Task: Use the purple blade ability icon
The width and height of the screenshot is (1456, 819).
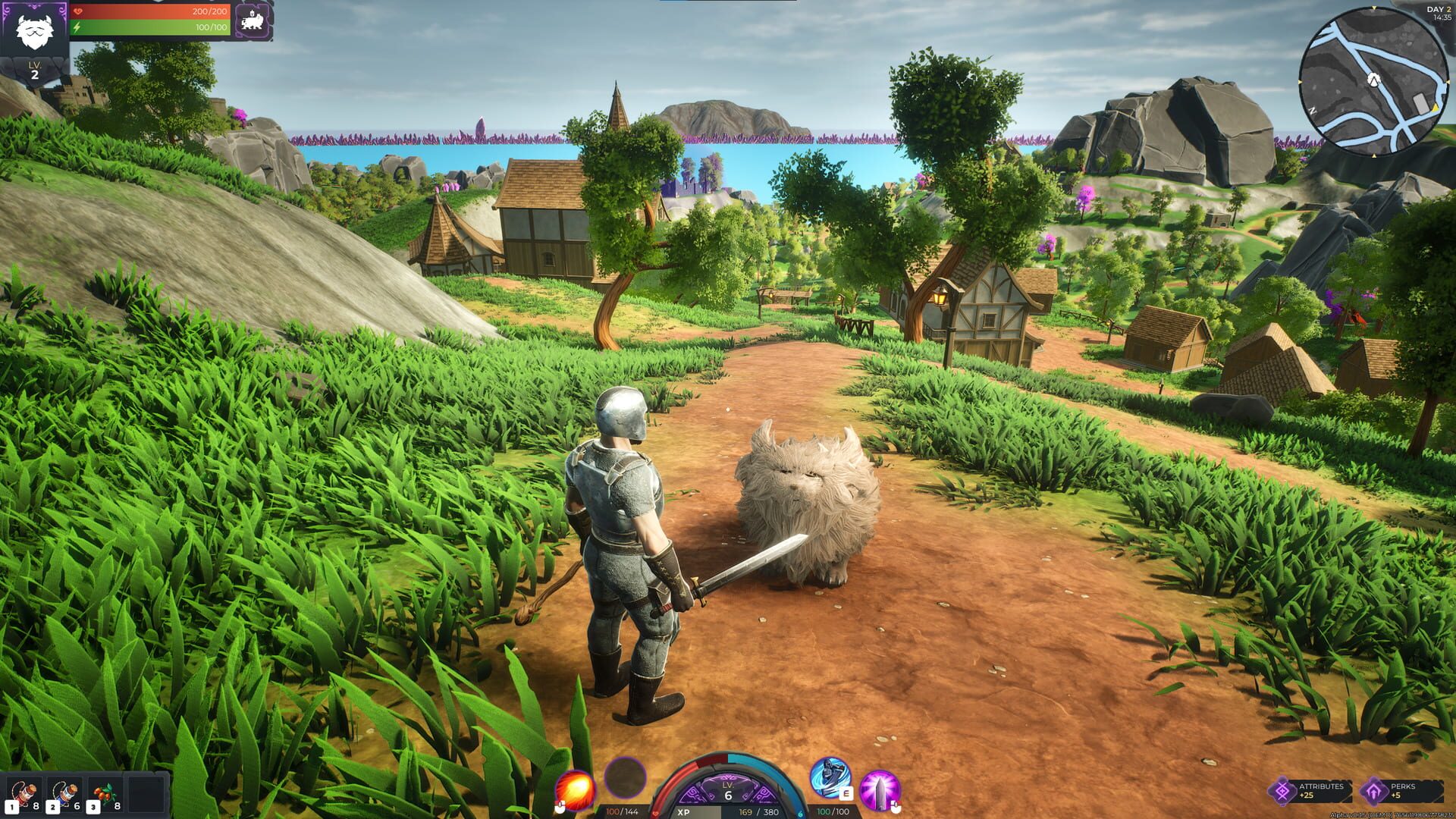Action: click(882, 789)
